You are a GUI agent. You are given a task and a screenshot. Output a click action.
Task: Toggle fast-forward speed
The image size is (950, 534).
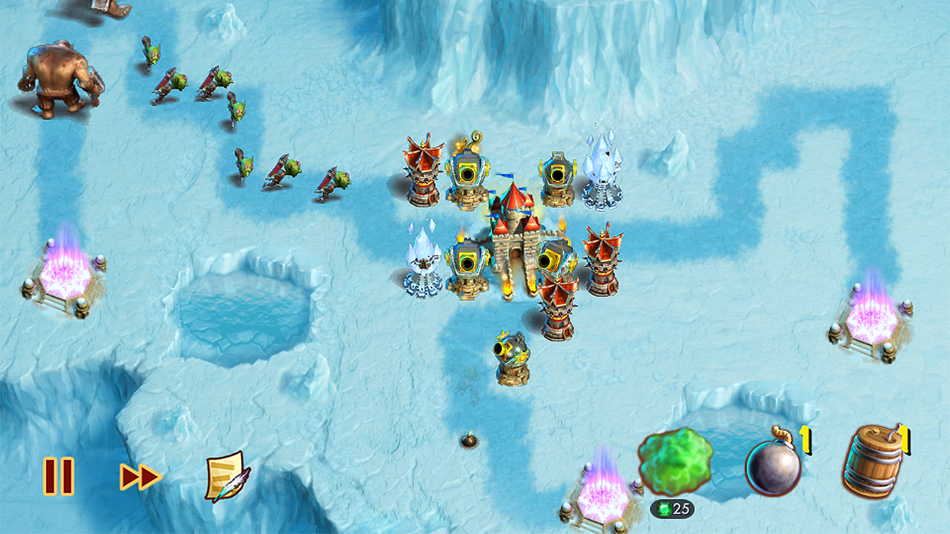(x=140, y=477)
